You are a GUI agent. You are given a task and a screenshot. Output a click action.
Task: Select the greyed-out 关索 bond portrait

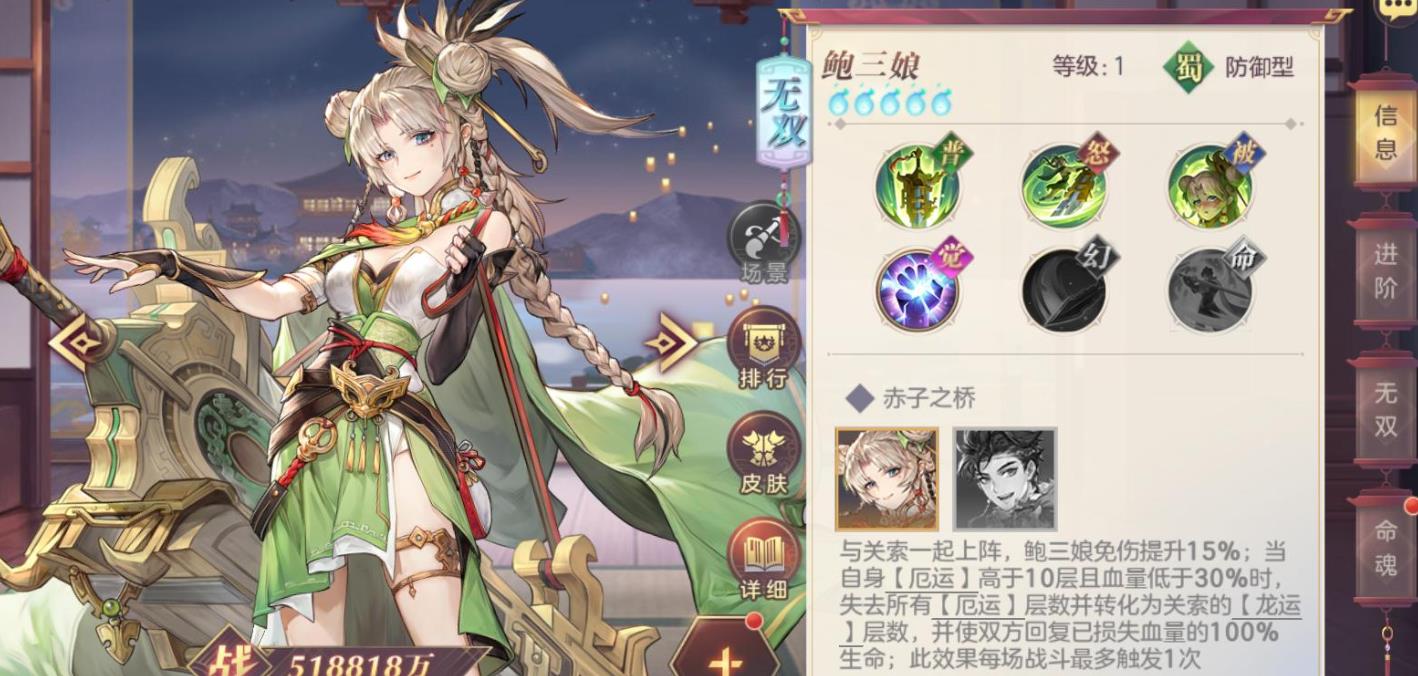pos(1005,479)
